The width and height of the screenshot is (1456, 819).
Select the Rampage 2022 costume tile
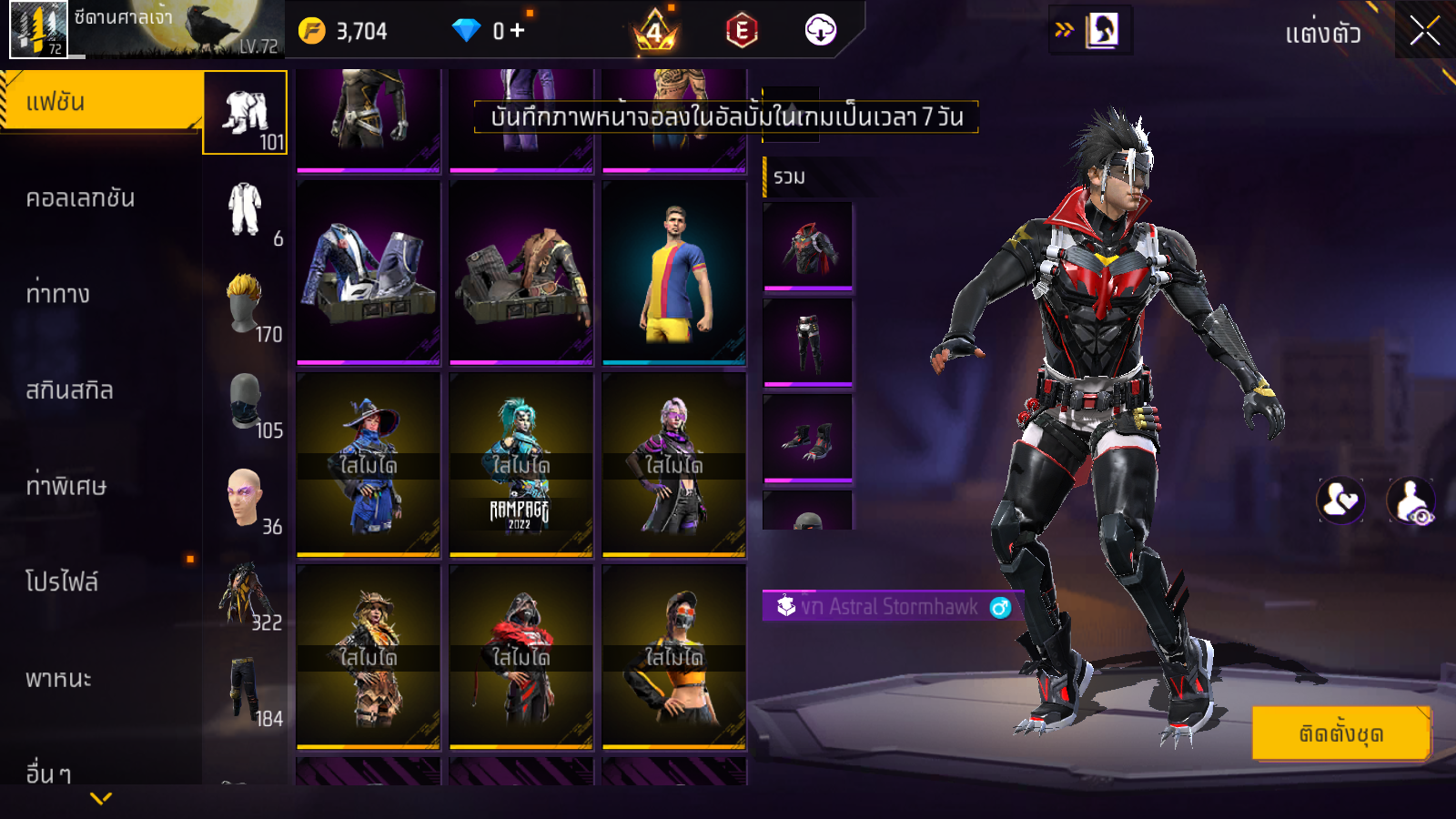(521, 464)
